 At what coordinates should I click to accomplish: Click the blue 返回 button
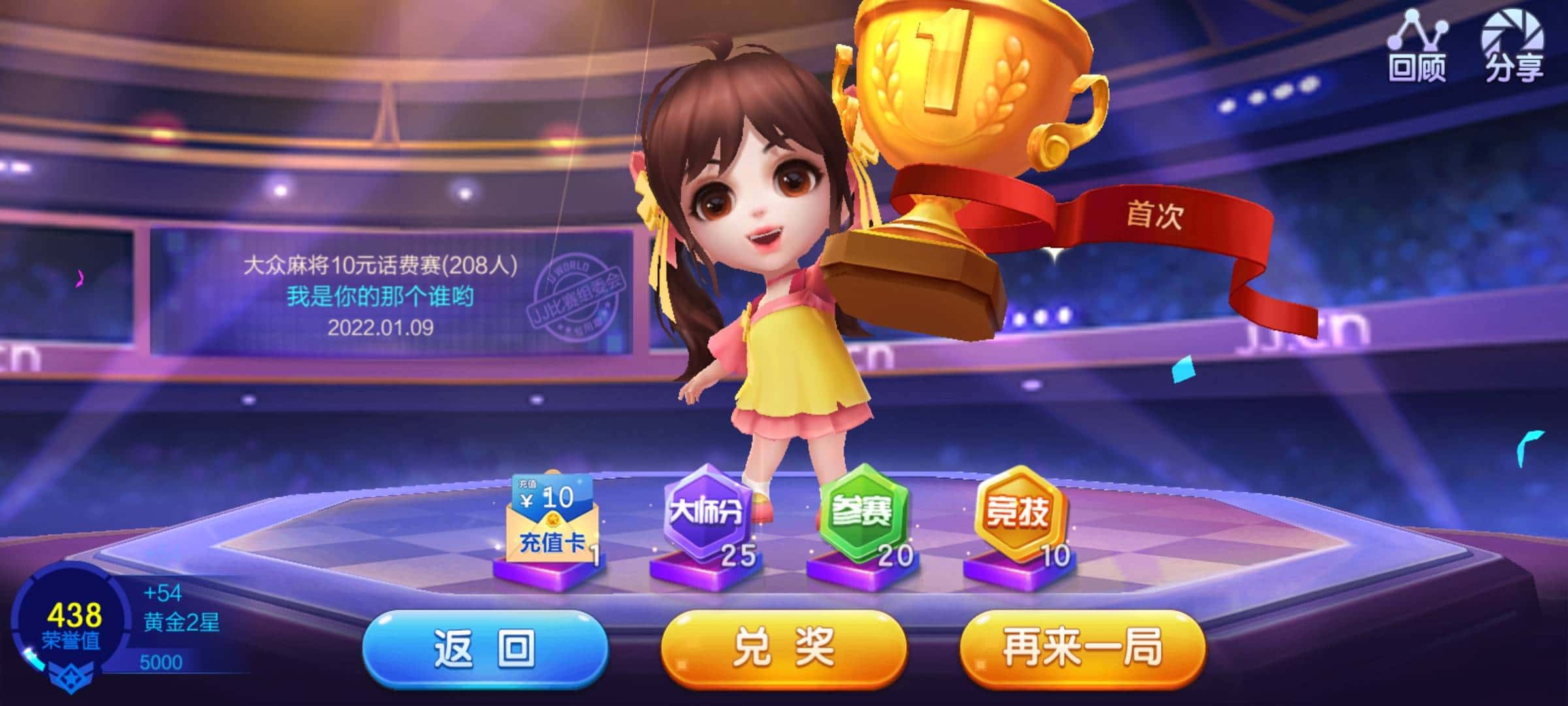[x=485, y=648]
